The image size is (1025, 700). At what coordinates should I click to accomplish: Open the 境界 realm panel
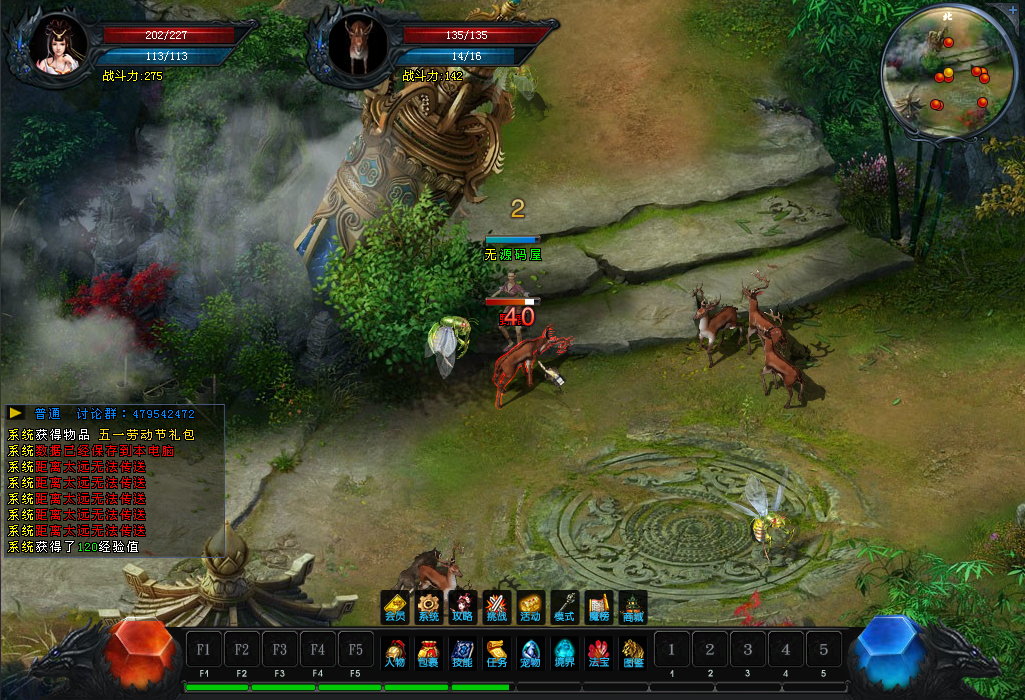565,653
